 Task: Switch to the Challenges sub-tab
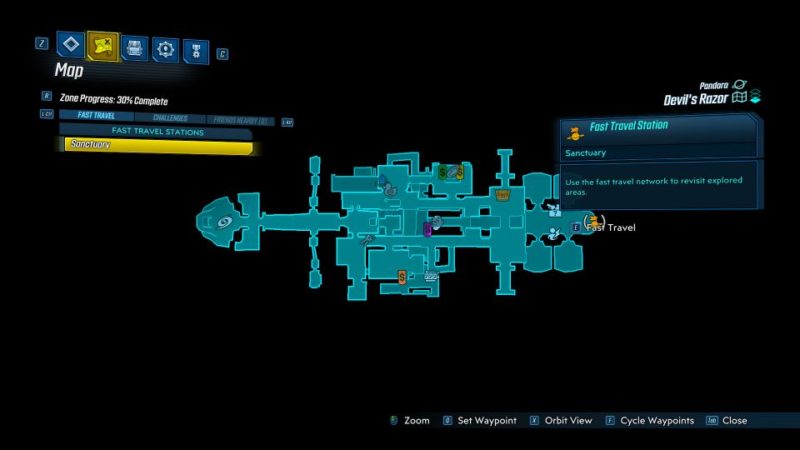point(170,117)
